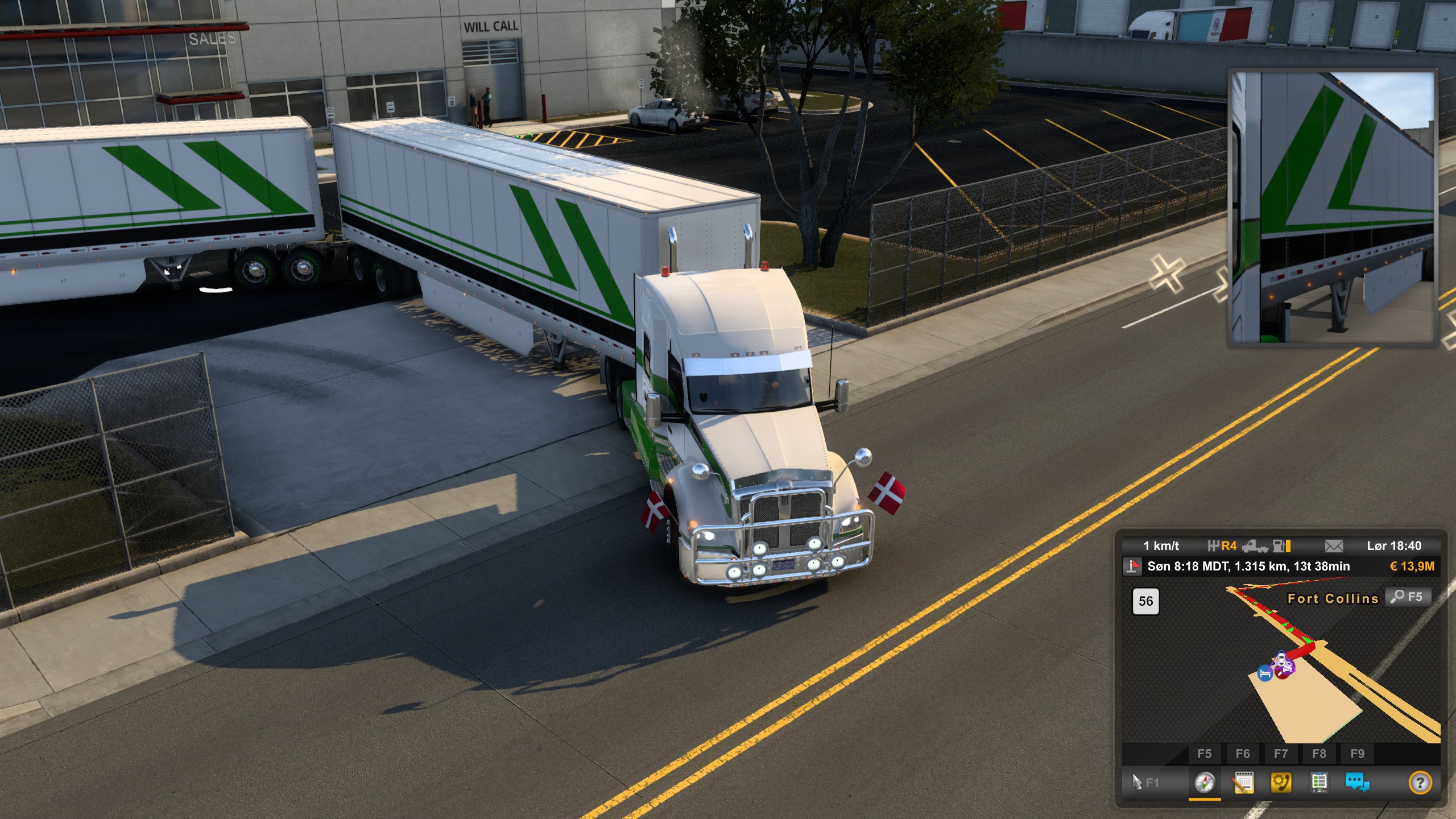Click the trailer mirror camera view
This screenshot has width=1456, height=819.
pos(1332,208)
